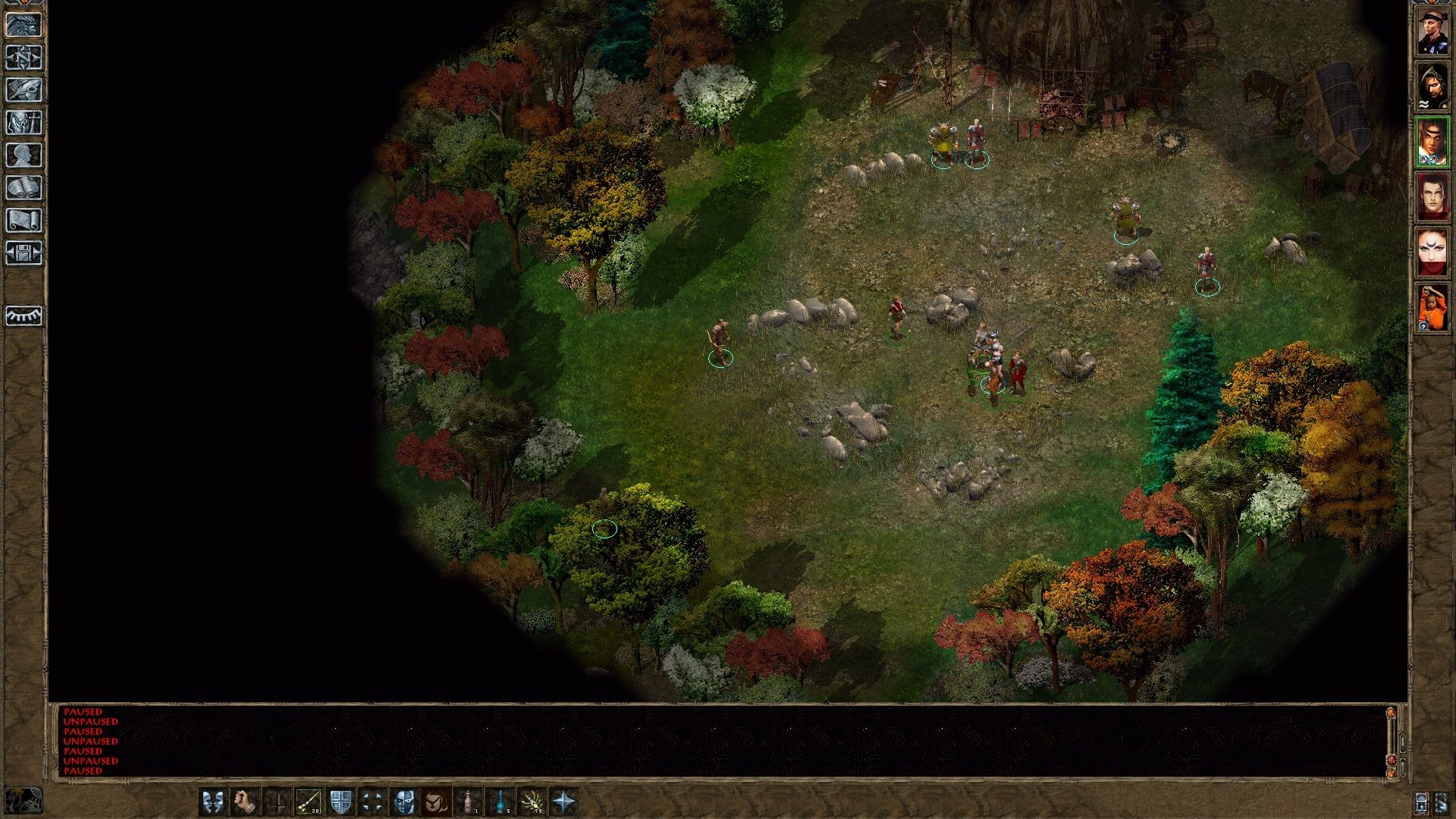Open the inventory screen button
Screen dimensions: 1456x819
point(24,123)
